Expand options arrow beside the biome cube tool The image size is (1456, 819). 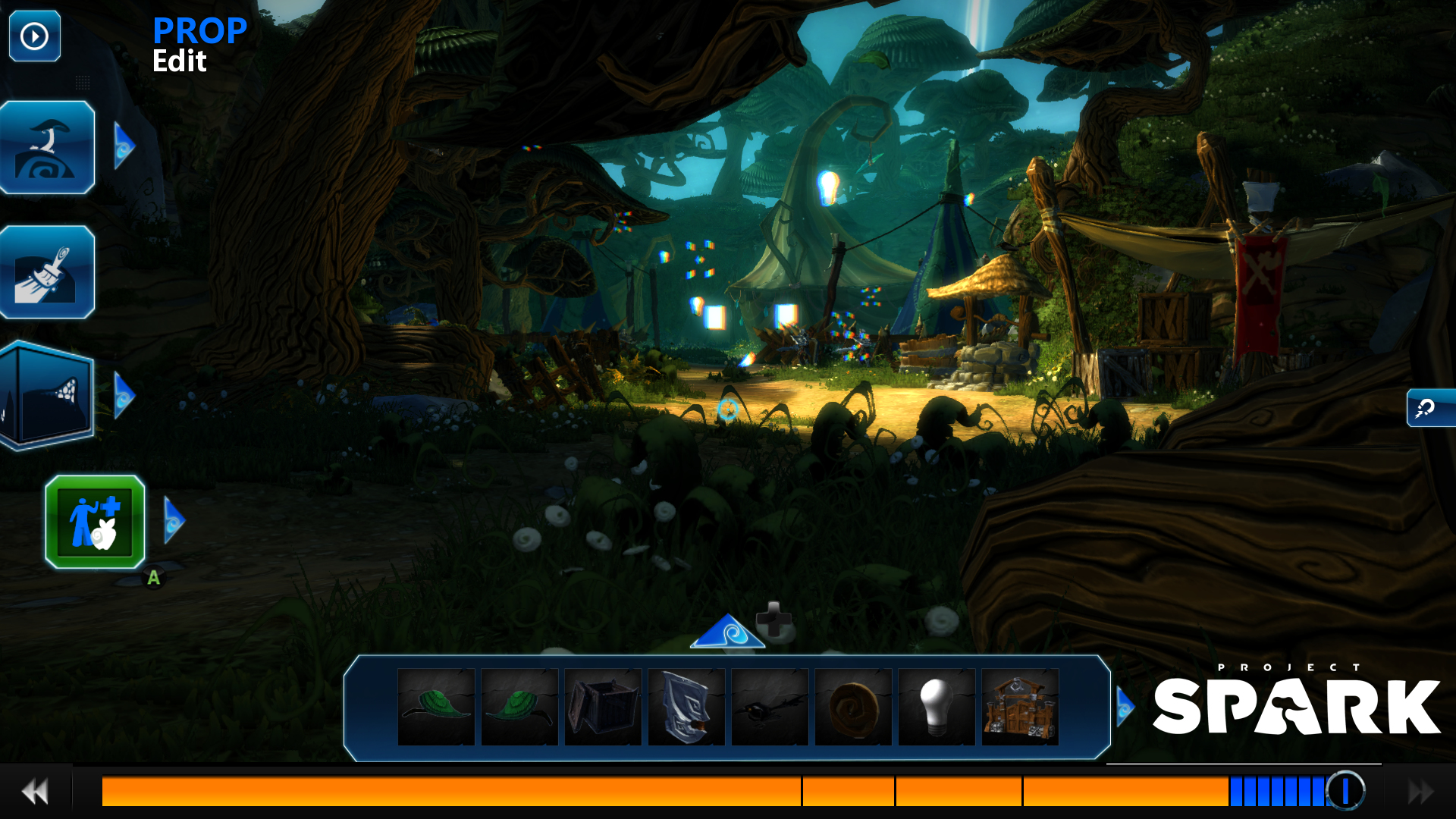(x=124, y=394)
